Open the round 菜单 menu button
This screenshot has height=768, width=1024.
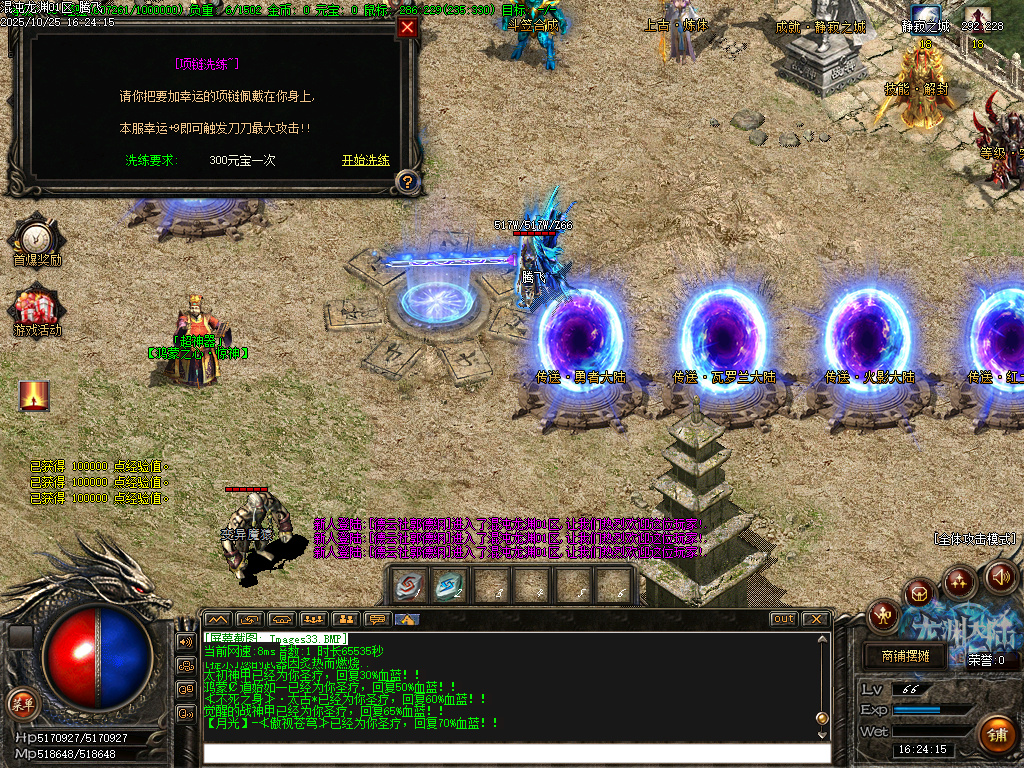click(x=21, y=701)
